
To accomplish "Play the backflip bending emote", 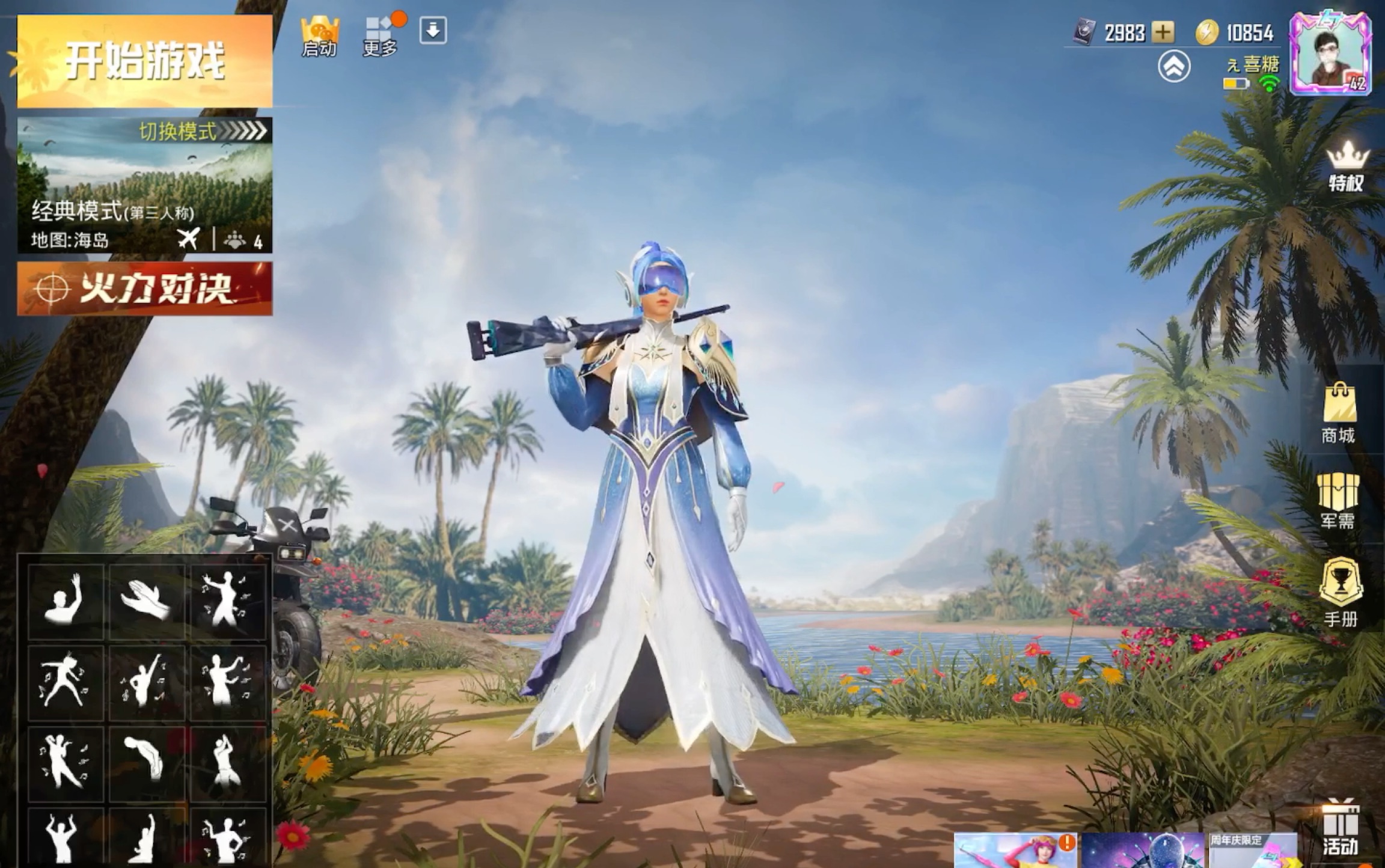I will pos(146,762).
